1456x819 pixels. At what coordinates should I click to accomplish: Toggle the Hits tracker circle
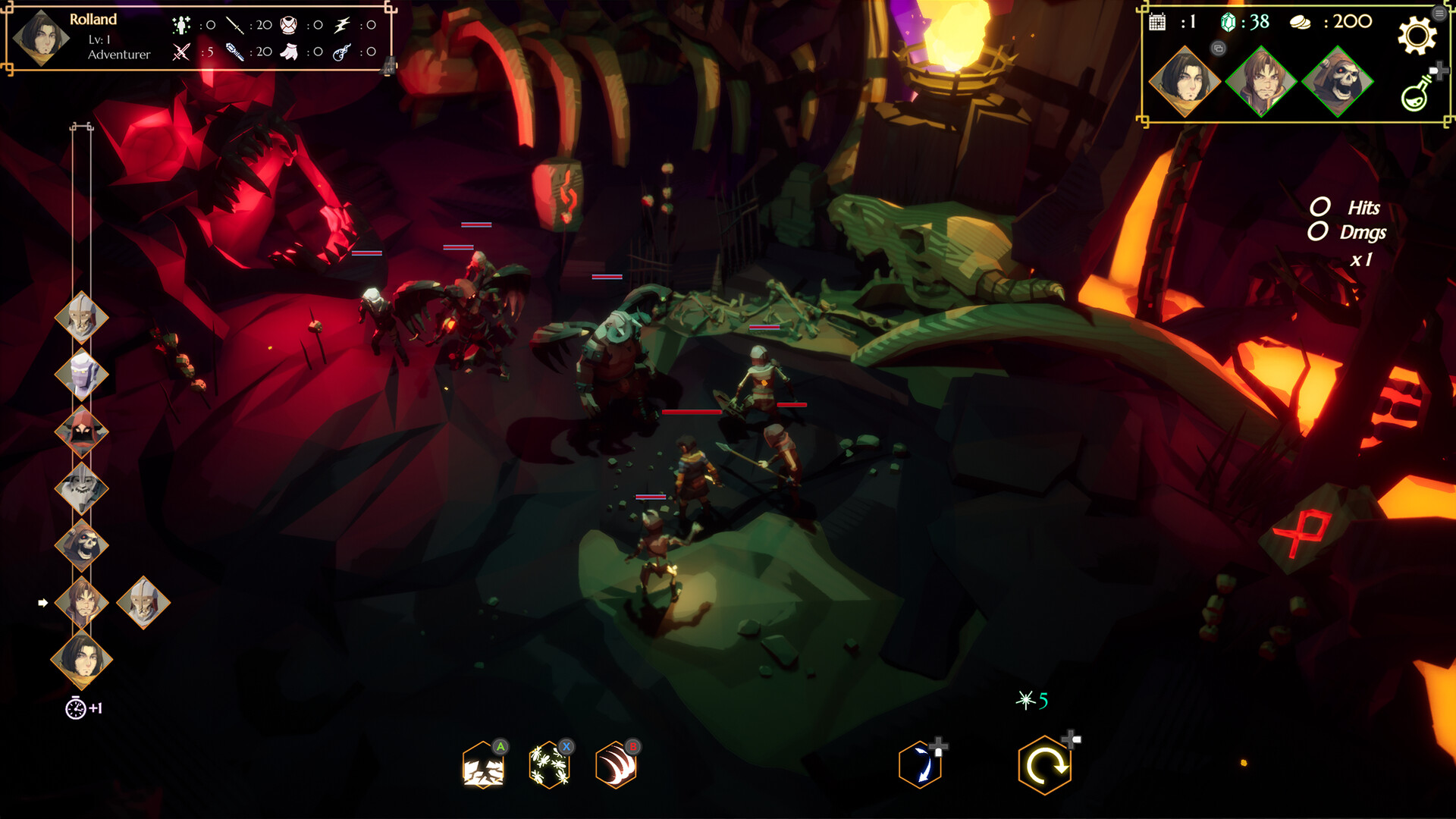(1320, 206)
